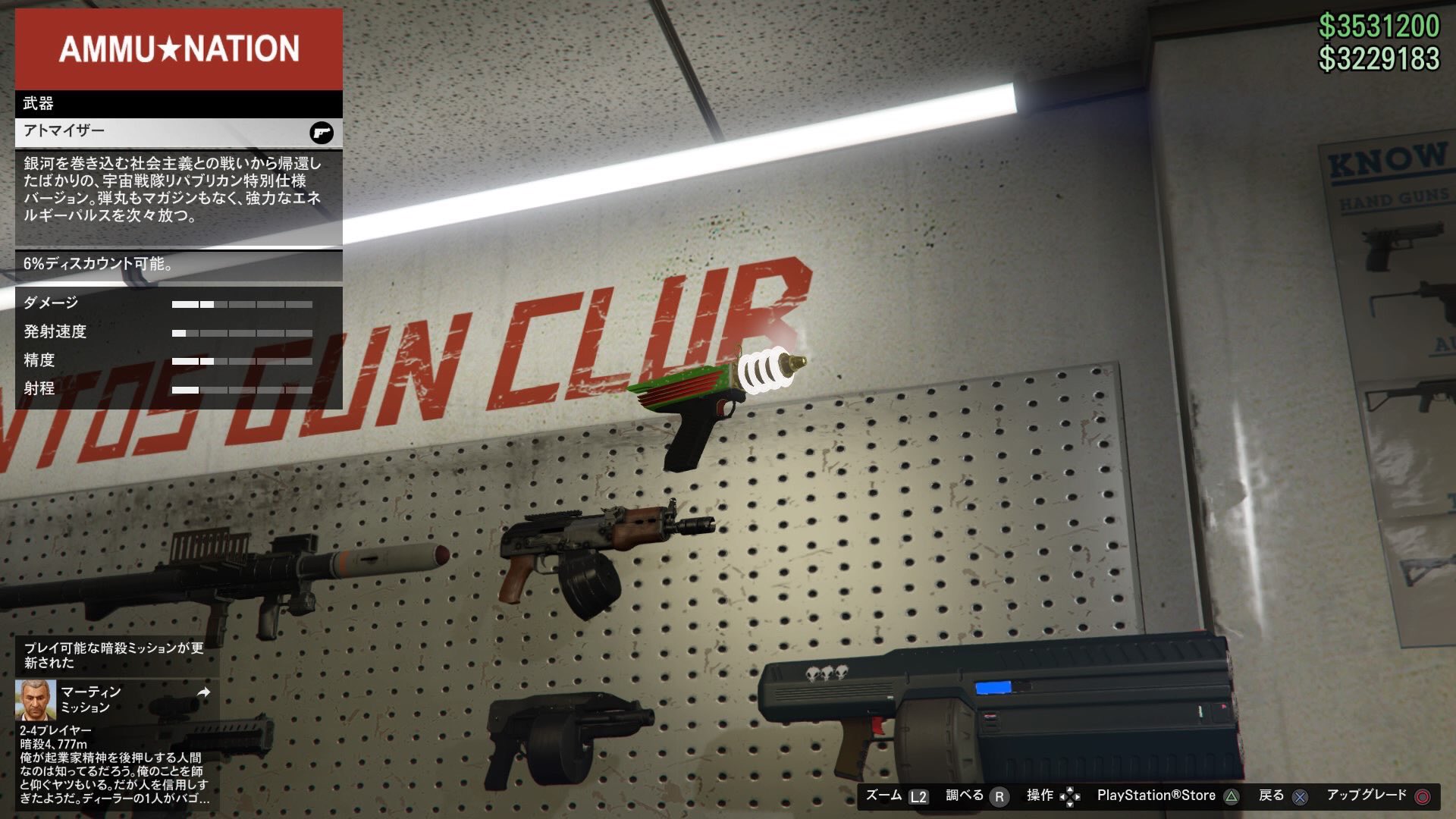Viewport: 1456px width, 819px height.
Task: Click 戻る to go back
Action: click(x=1272, y=795)
